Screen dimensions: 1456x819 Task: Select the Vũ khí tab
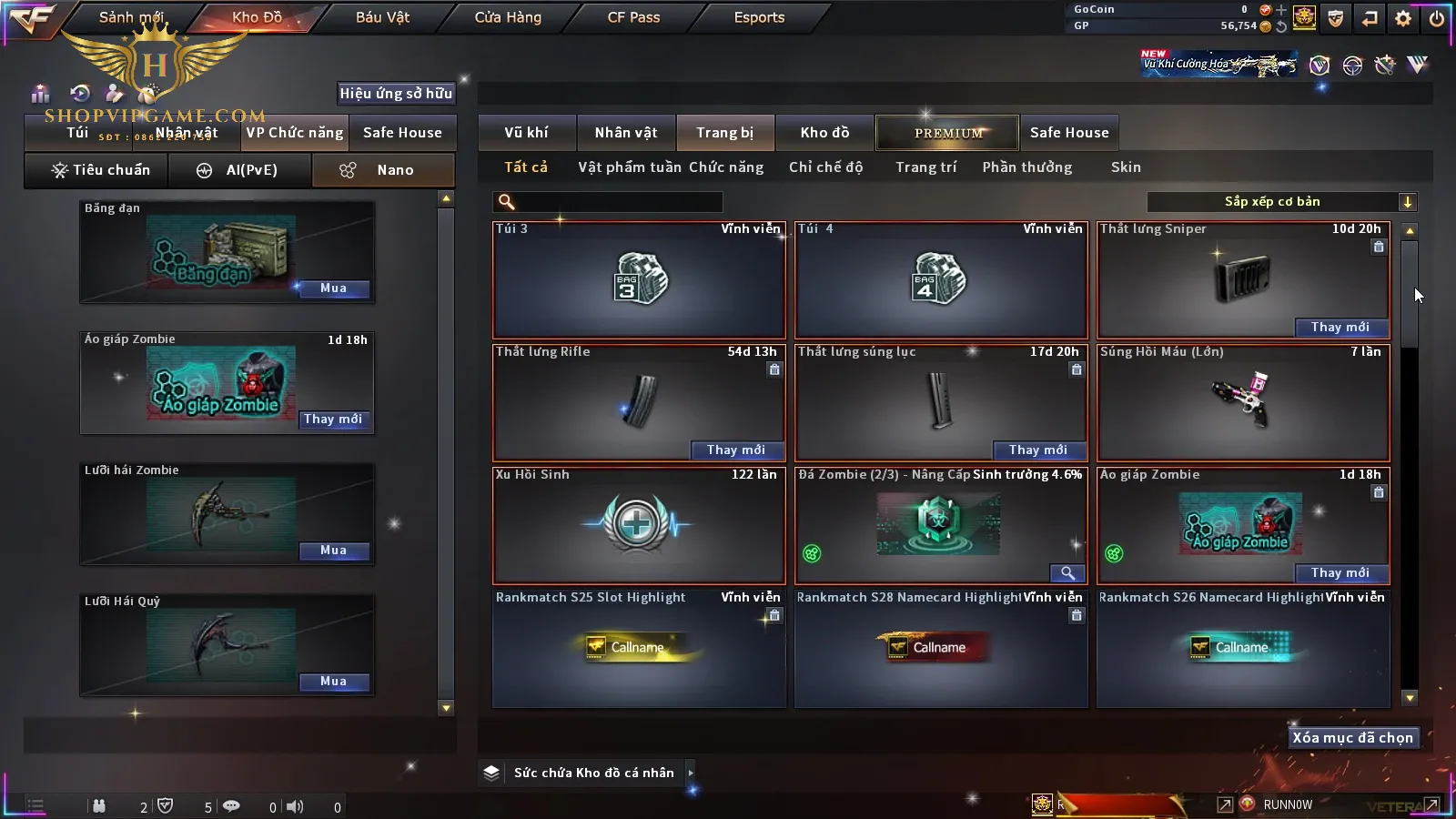[526, 133]
